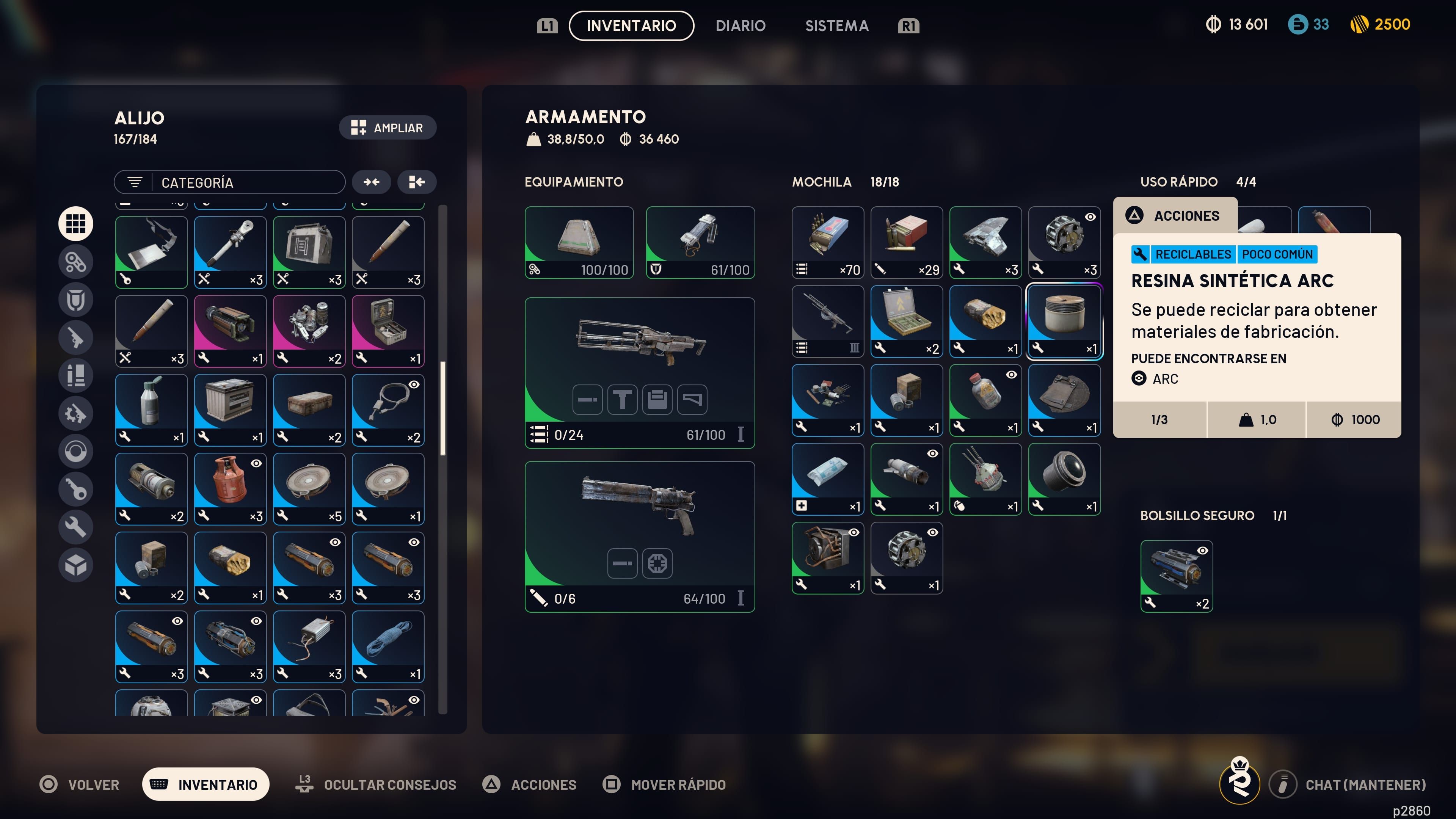
Task: Filter stash by key category icon
Action: 75,489
